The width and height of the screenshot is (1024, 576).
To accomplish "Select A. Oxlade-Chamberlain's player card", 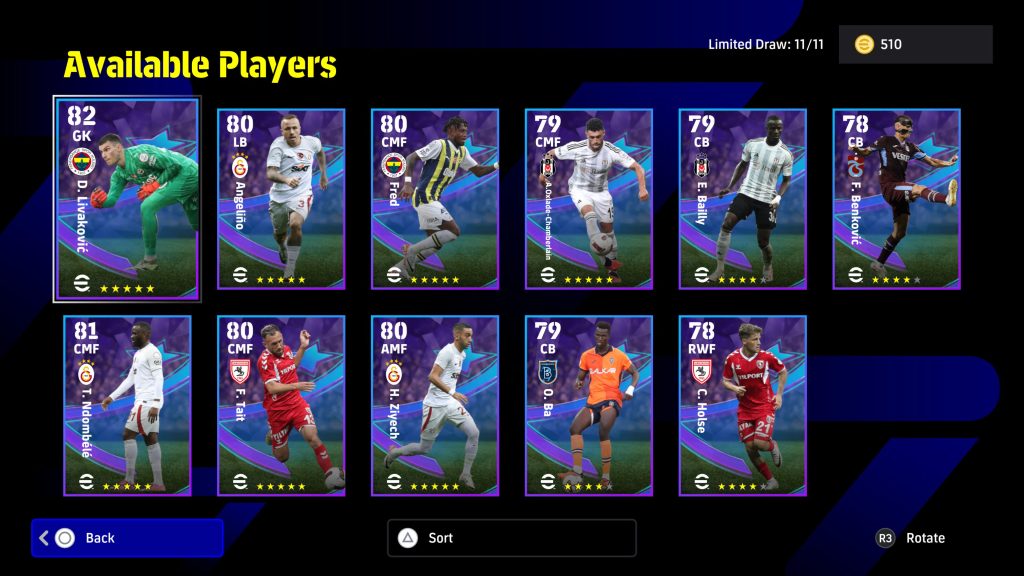I will (589, 199).
